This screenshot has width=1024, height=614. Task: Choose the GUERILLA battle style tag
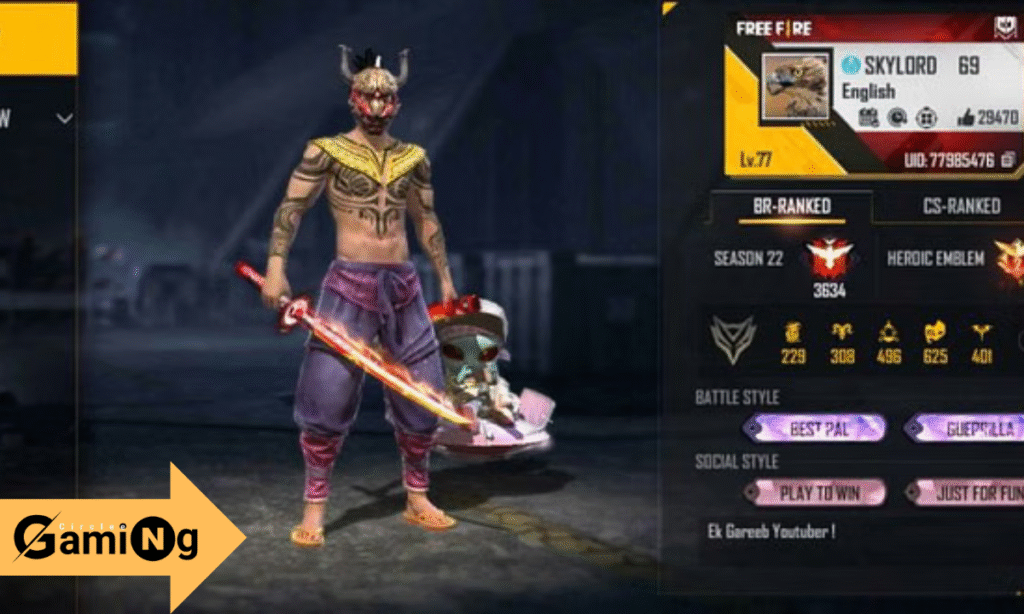pos(966,429)
